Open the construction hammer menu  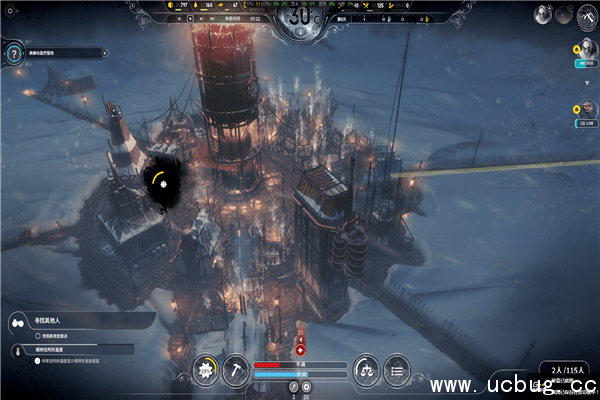tap(236, 369)
